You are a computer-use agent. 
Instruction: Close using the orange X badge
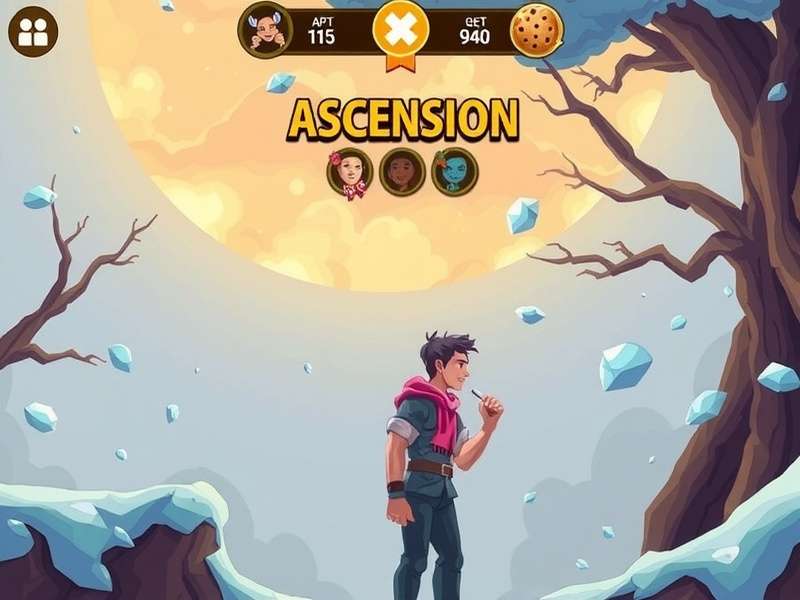400,31
